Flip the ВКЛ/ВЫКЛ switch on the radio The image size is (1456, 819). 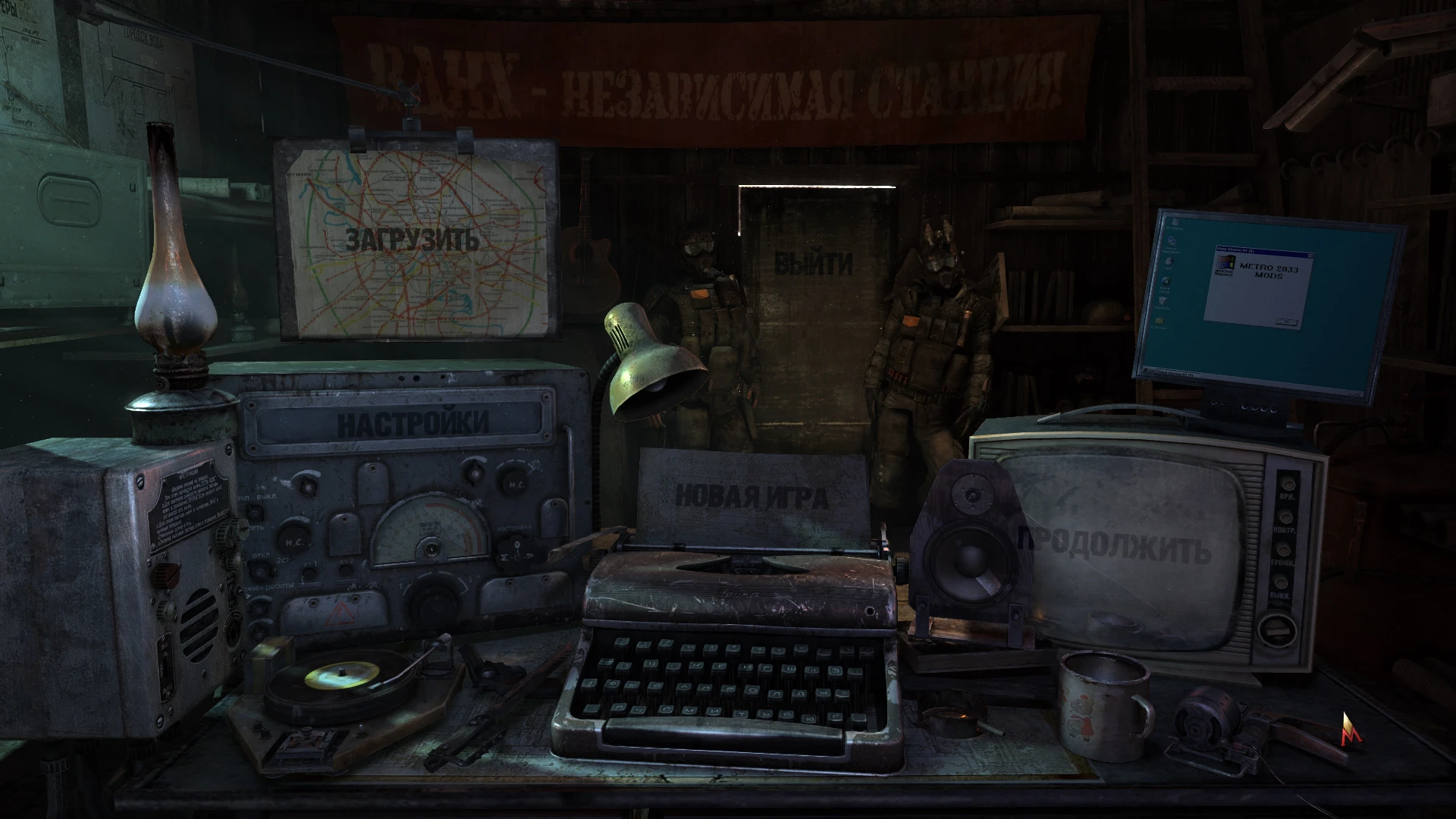256,511
